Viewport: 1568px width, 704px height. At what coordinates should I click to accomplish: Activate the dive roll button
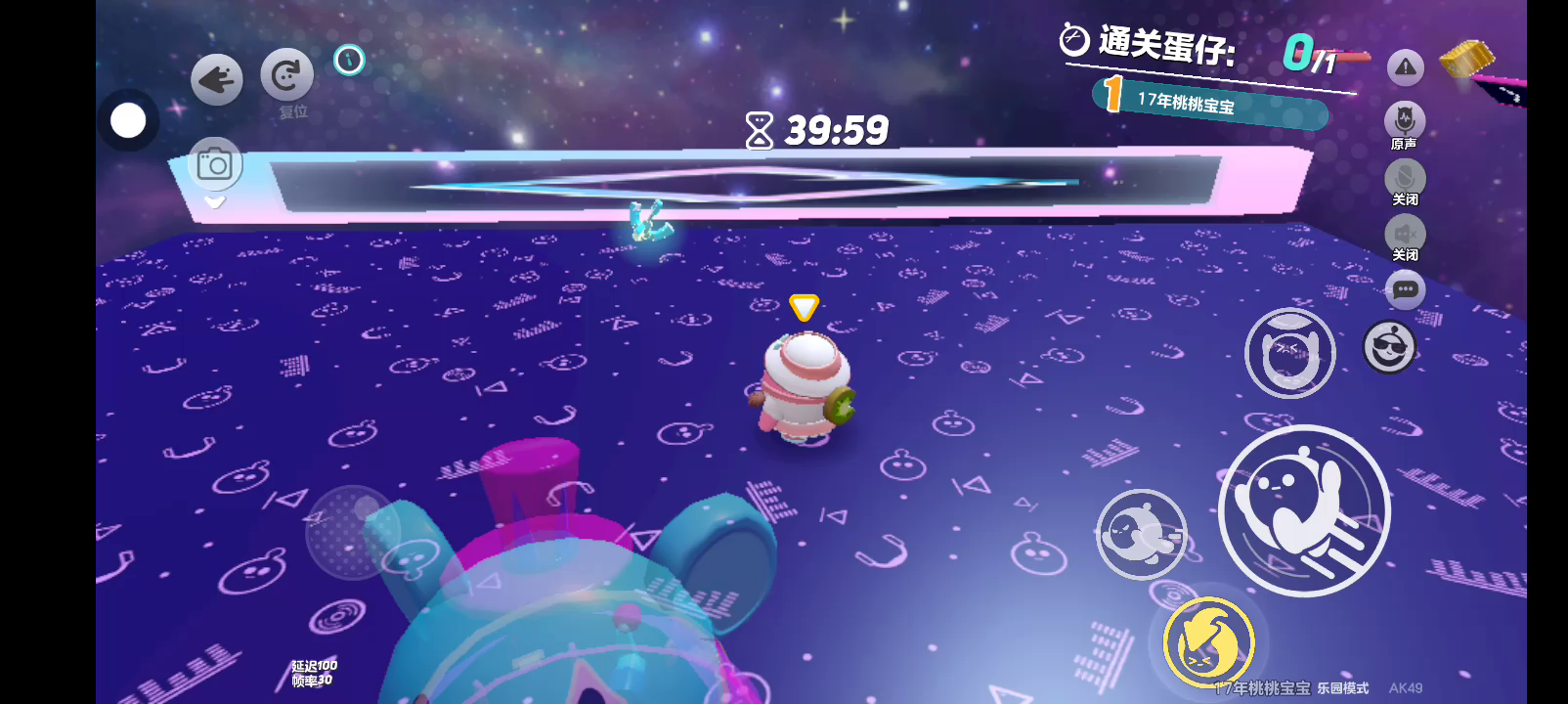pos(1141,534)
